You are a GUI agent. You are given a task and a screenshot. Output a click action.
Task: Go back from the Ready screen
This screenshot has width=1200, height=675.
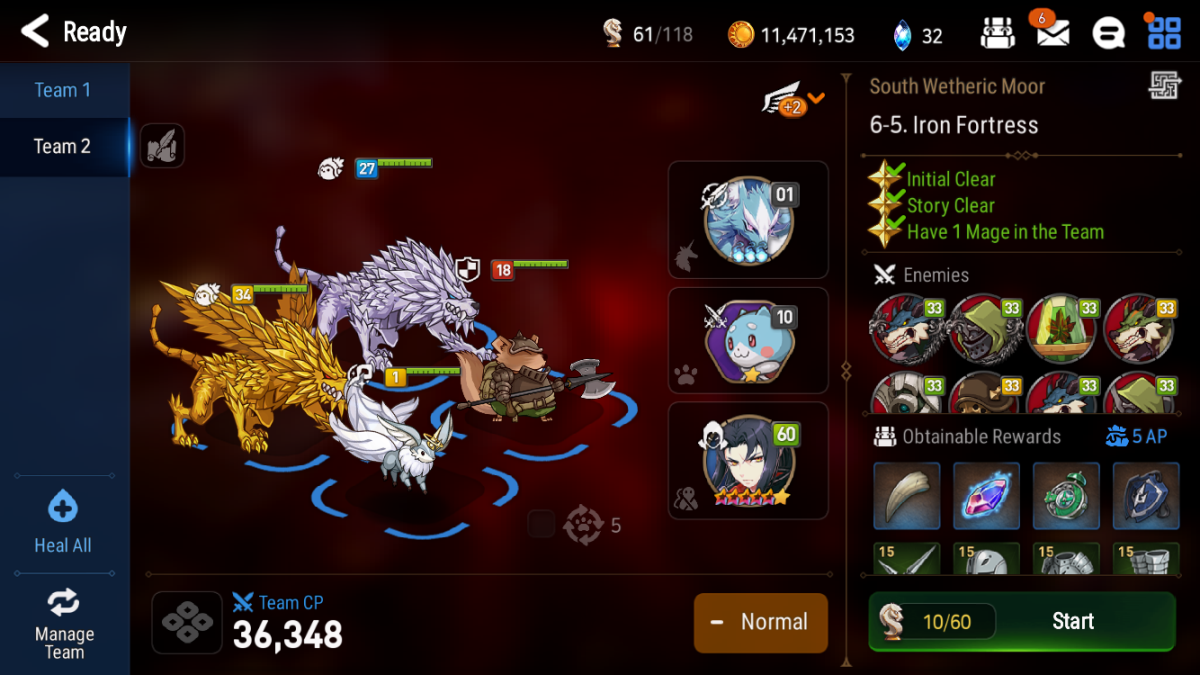[x=35, y=32]
